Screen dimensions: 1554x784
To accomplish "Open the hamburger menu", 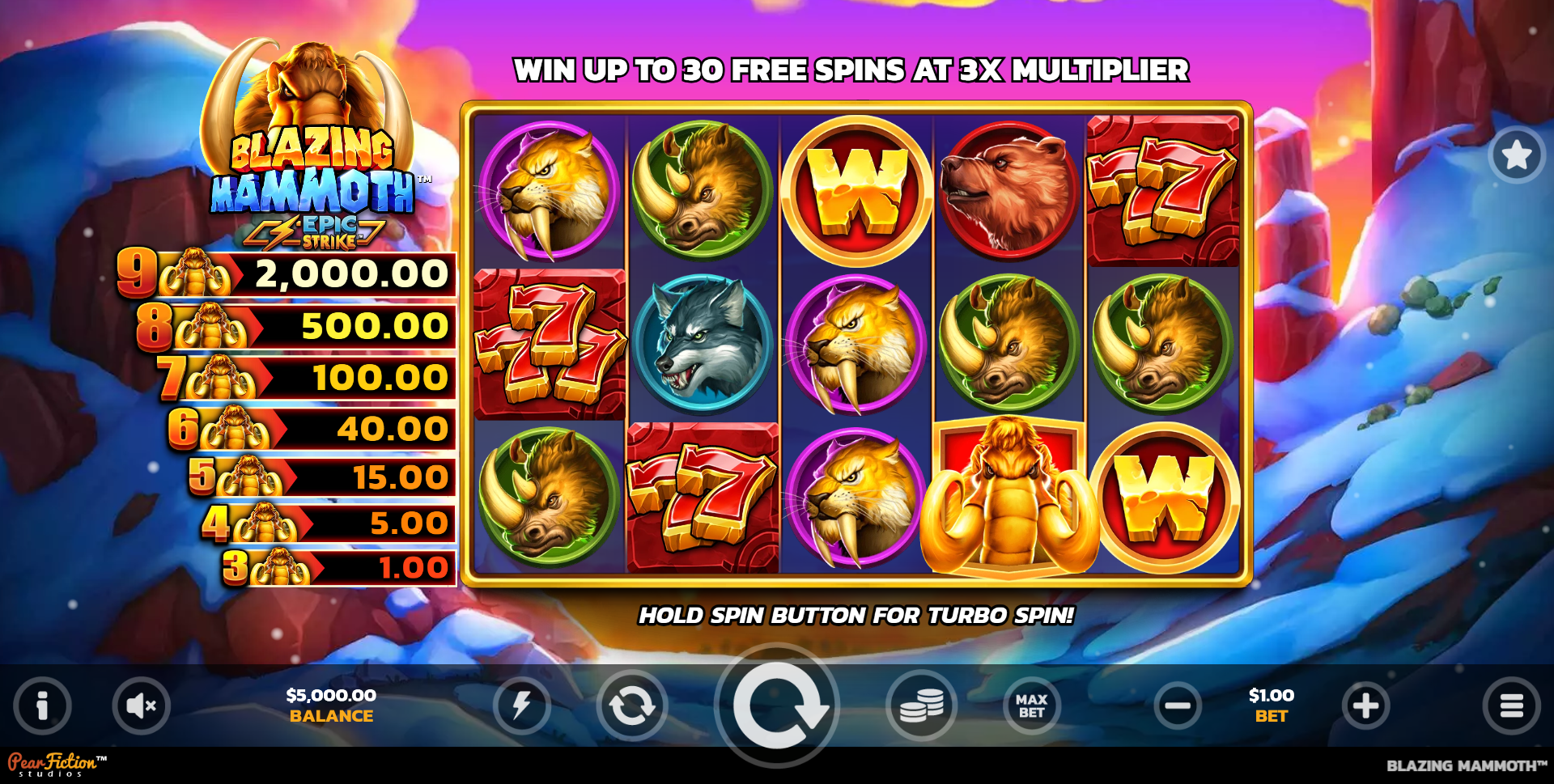I will [1516, 705].
